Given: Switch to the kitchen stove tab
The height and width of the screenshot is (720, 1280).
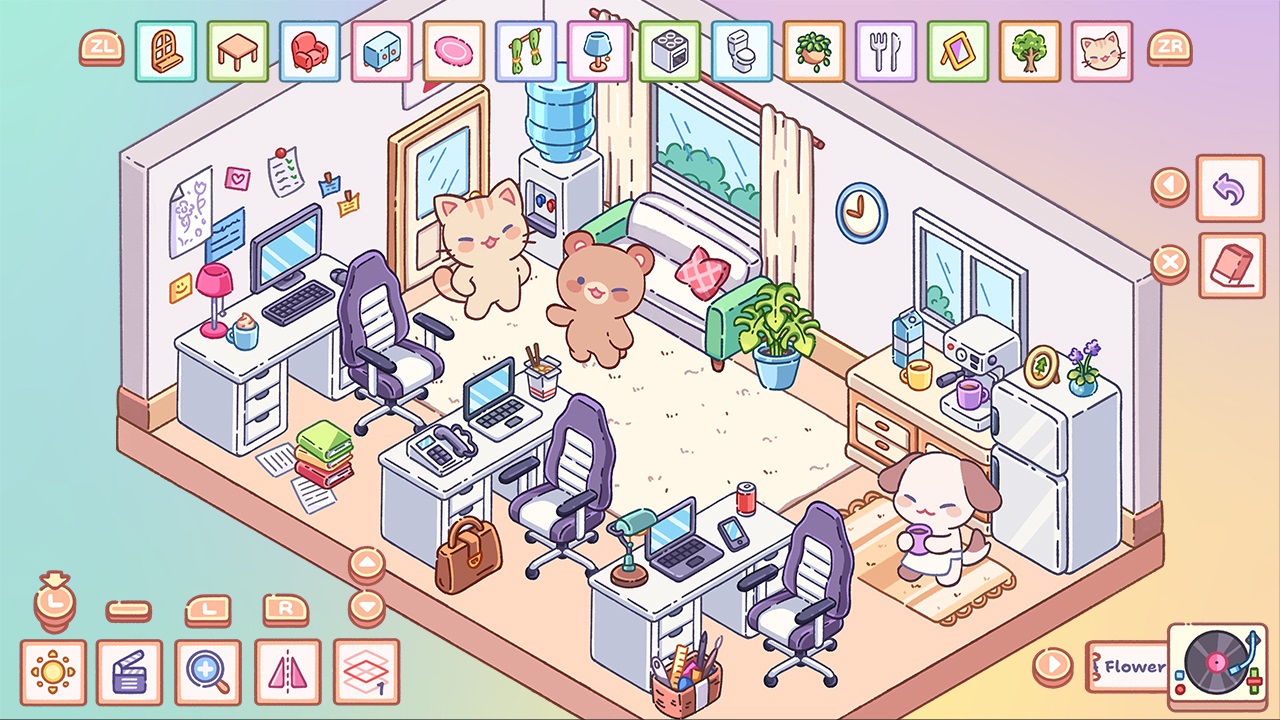Looking at the screenshot, I should [669, 52].
